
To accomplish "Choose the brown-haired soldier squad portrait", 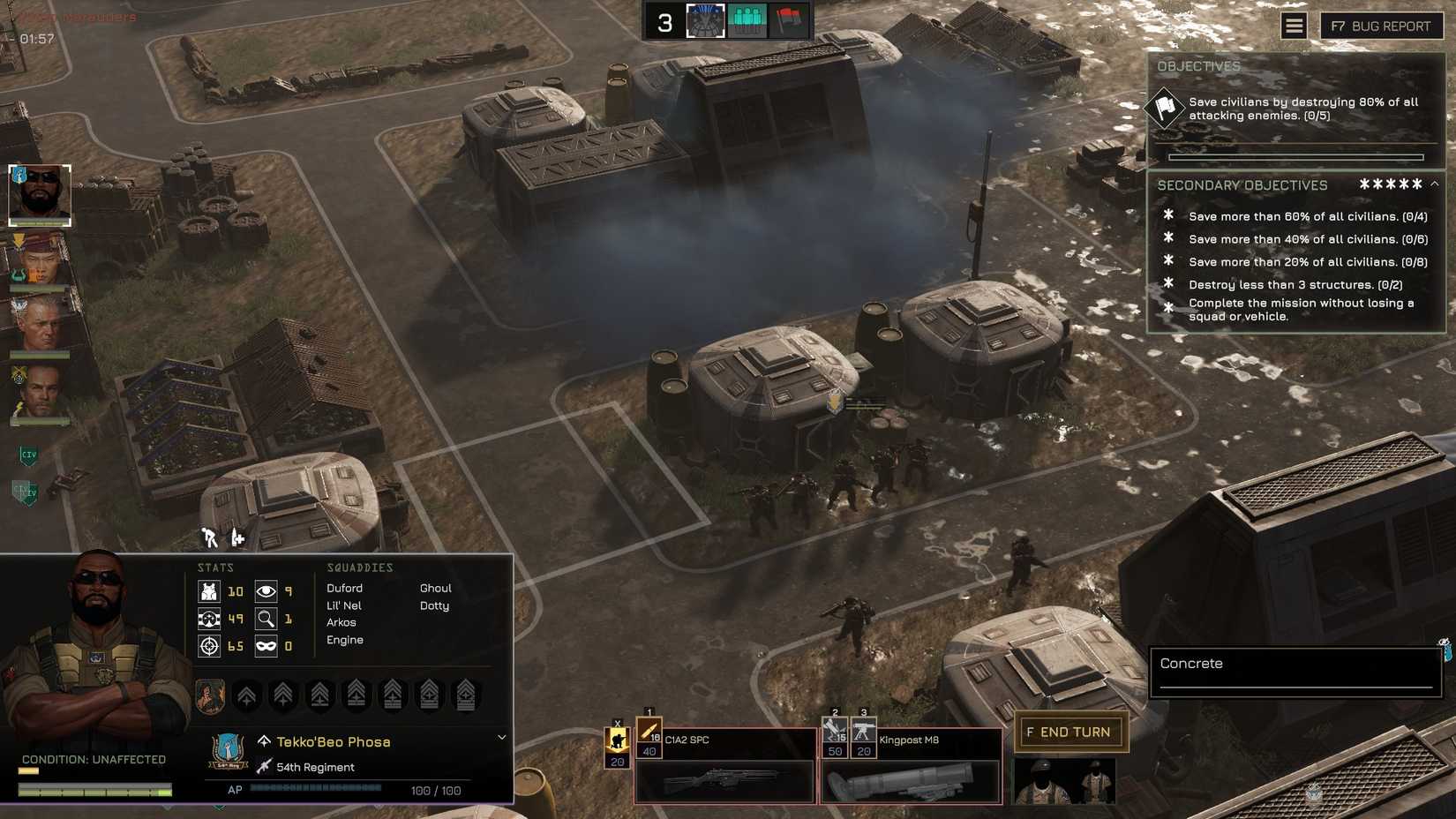I will (x=40, y=392).
